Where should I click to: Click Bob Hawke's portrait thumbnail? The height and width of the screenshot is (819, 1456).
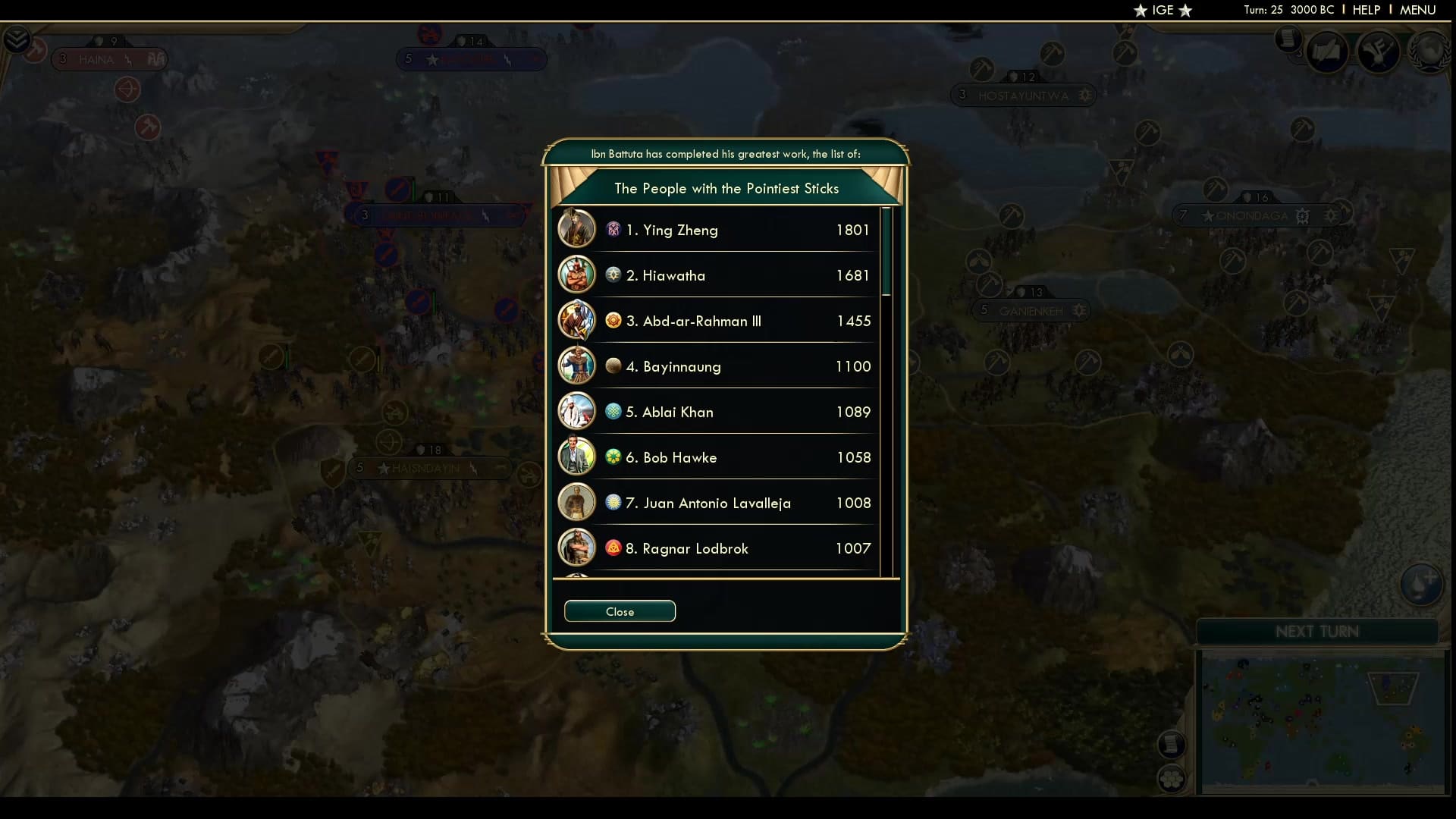tap(576, 457)
